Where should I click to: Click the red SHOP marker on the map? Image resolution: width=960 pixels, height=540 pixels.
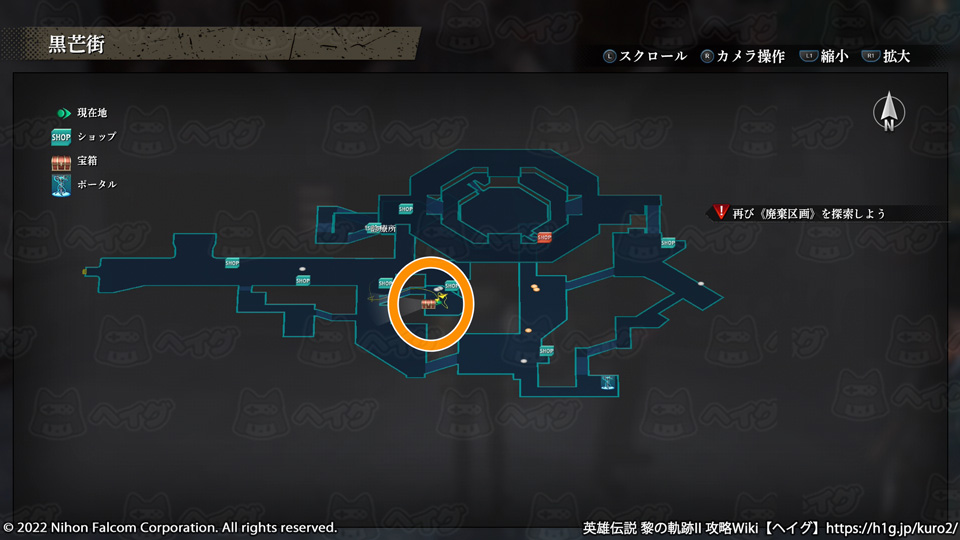click(x=545, y=237)
